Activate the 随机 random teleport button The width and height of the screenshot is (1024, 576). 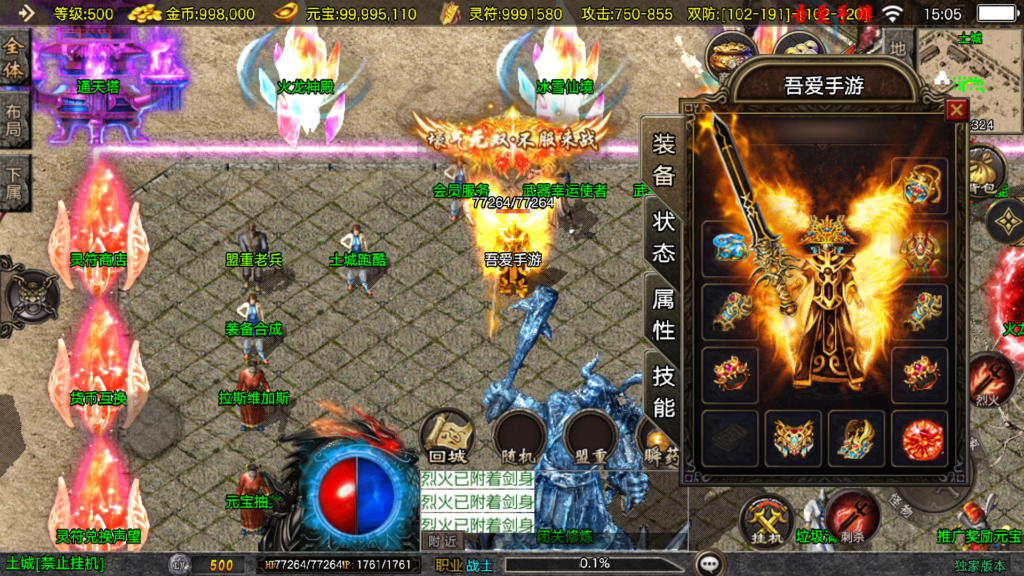pos(520,436)
